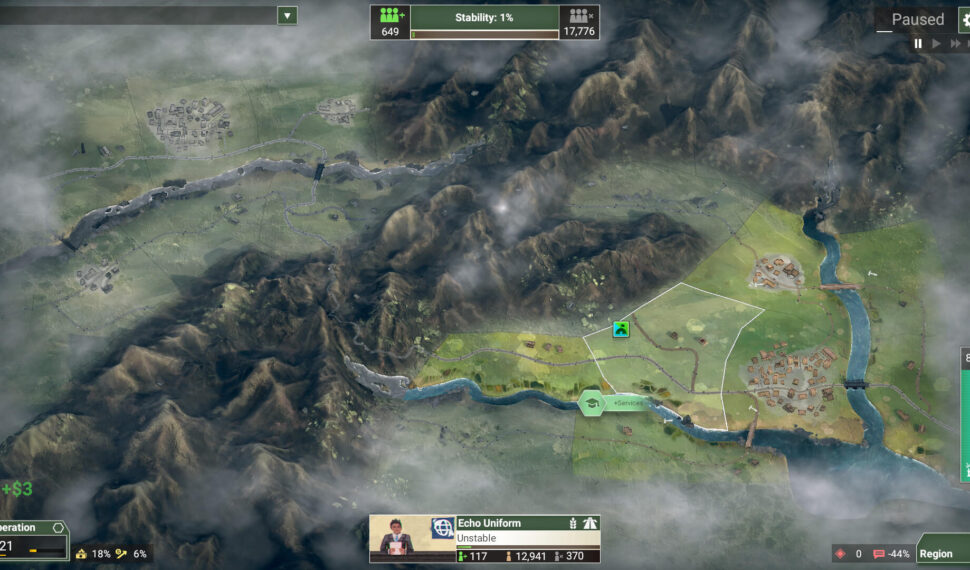Click the pause speed button
This screenshot has height=570, width=970.
918,43
